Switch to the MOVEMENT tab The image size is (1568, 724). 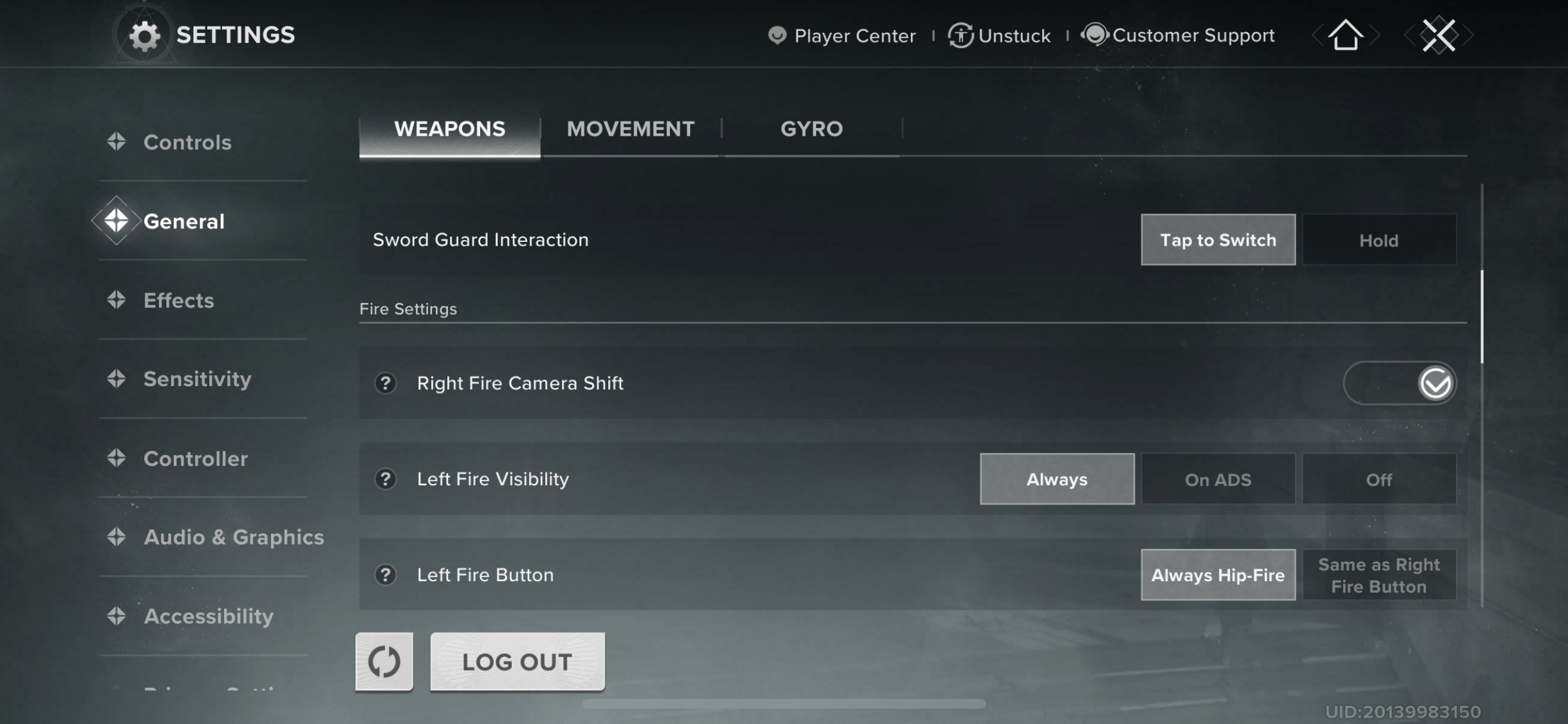(630, 129)
